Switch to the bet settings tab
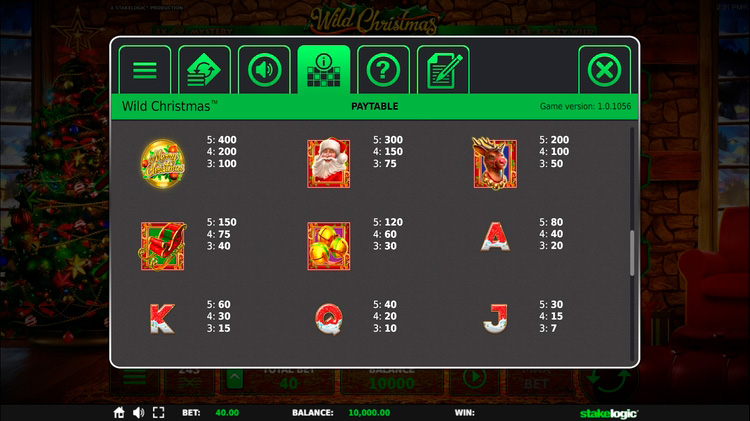 [x=204, y=70]
